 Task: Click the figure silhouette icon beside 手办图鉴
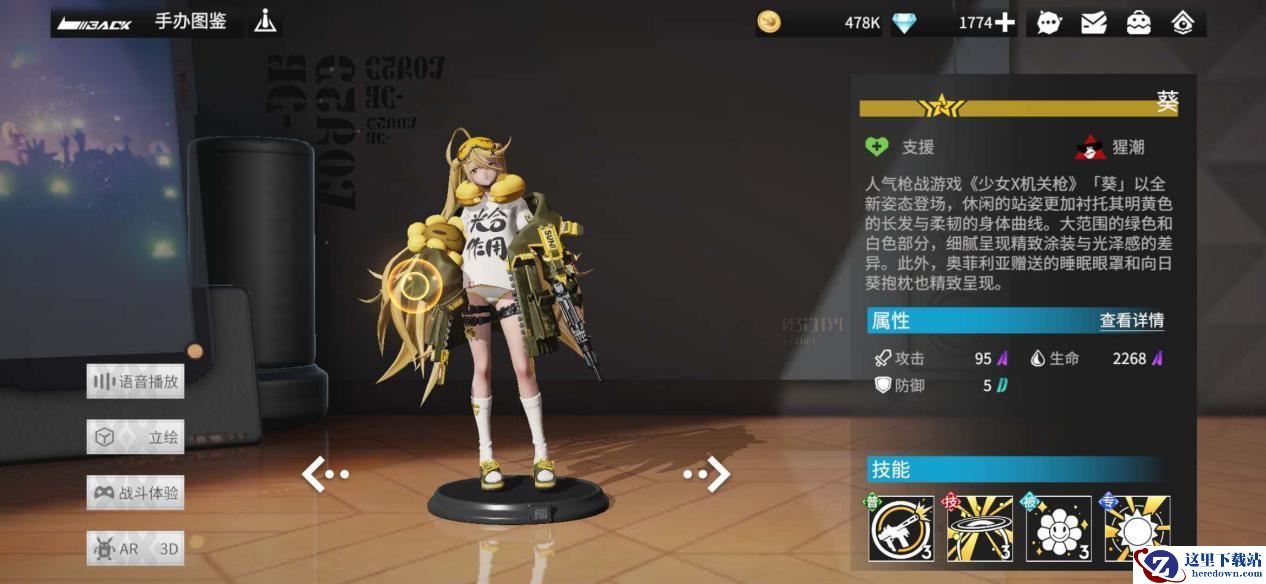pyautogui.click(x=265, y=21)
